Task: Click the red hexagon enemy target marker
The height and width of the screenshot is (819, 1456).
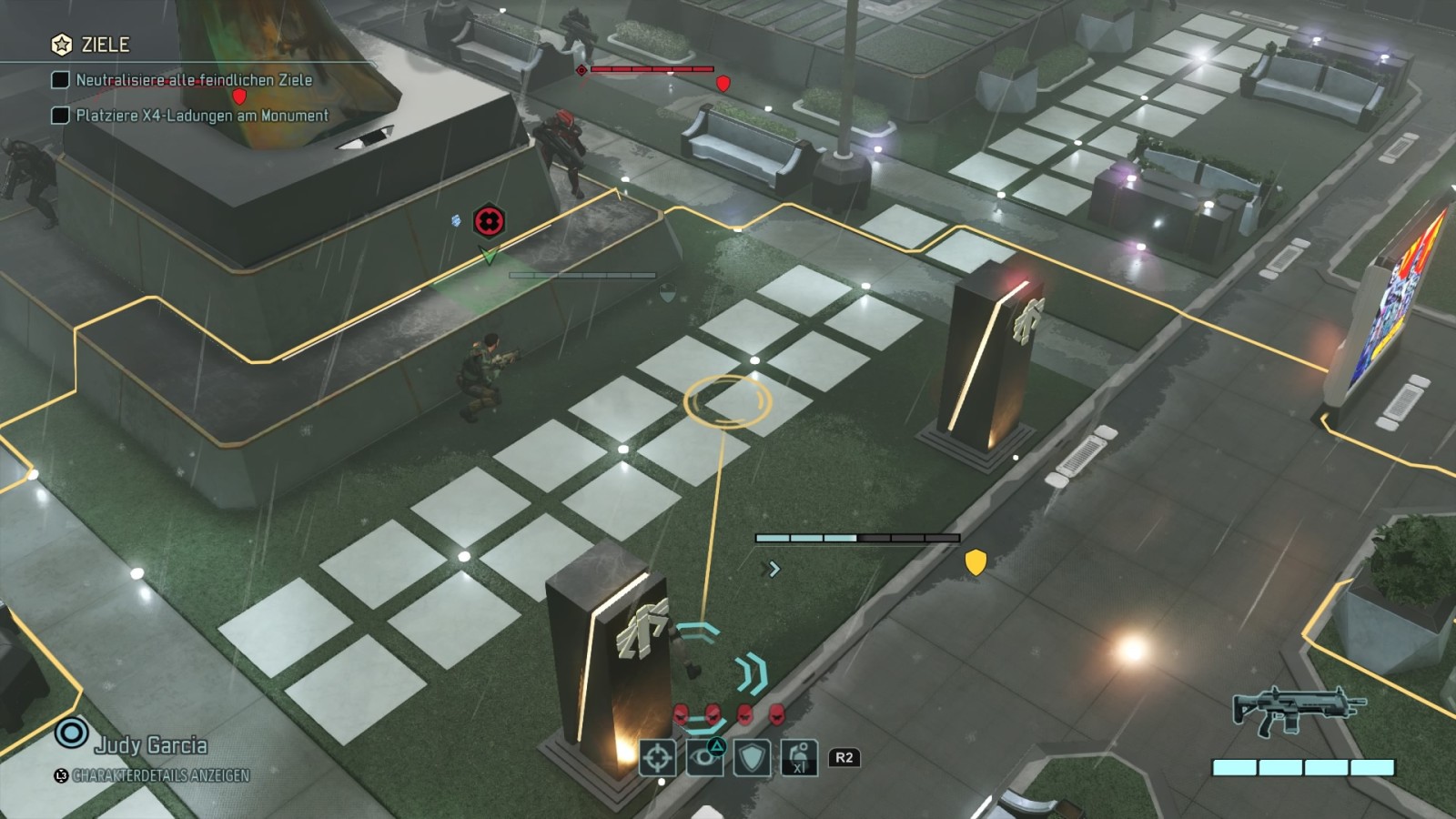Action: tap(489, 221)
